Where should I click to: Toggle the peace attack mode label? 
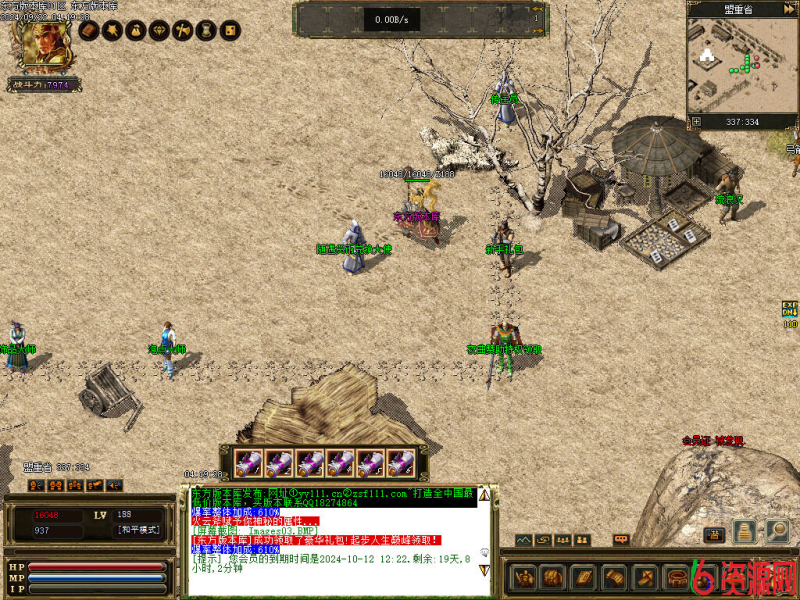tap(137, 530)
